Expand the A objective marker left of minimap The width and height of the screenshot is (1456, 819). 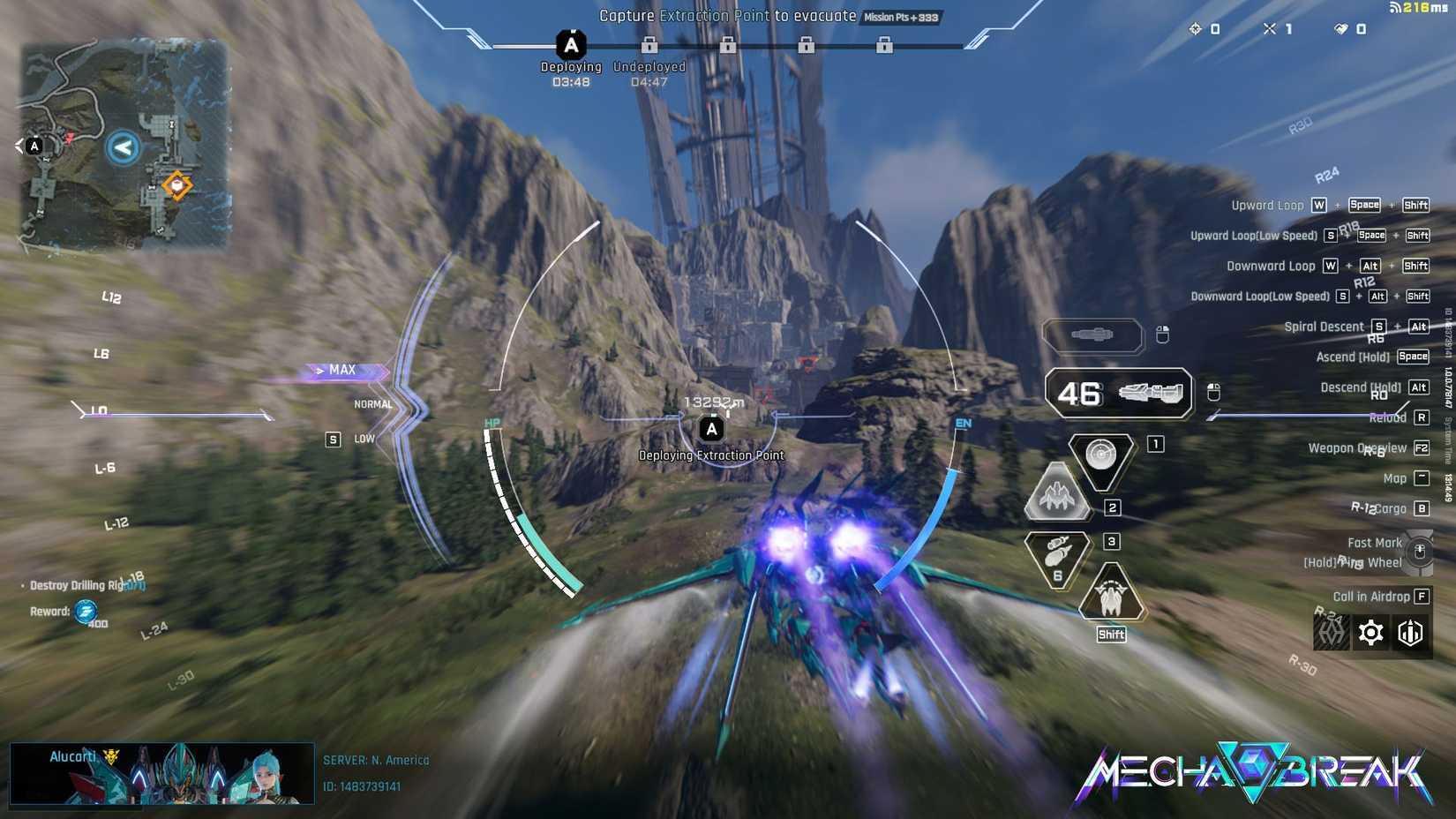[33, 144]
